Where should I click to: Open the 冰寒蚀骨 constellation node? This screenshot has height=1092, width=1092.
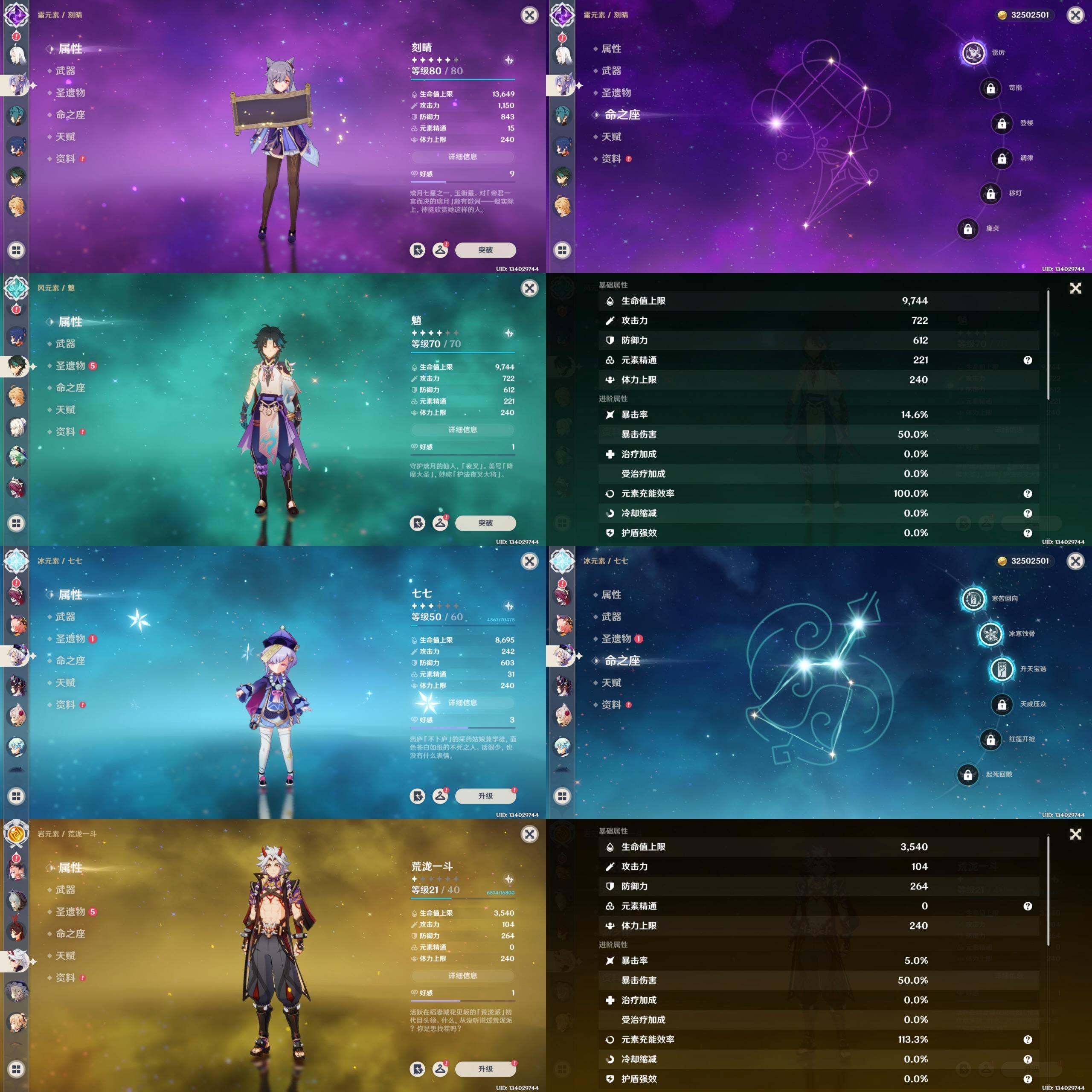pos(990,633)
